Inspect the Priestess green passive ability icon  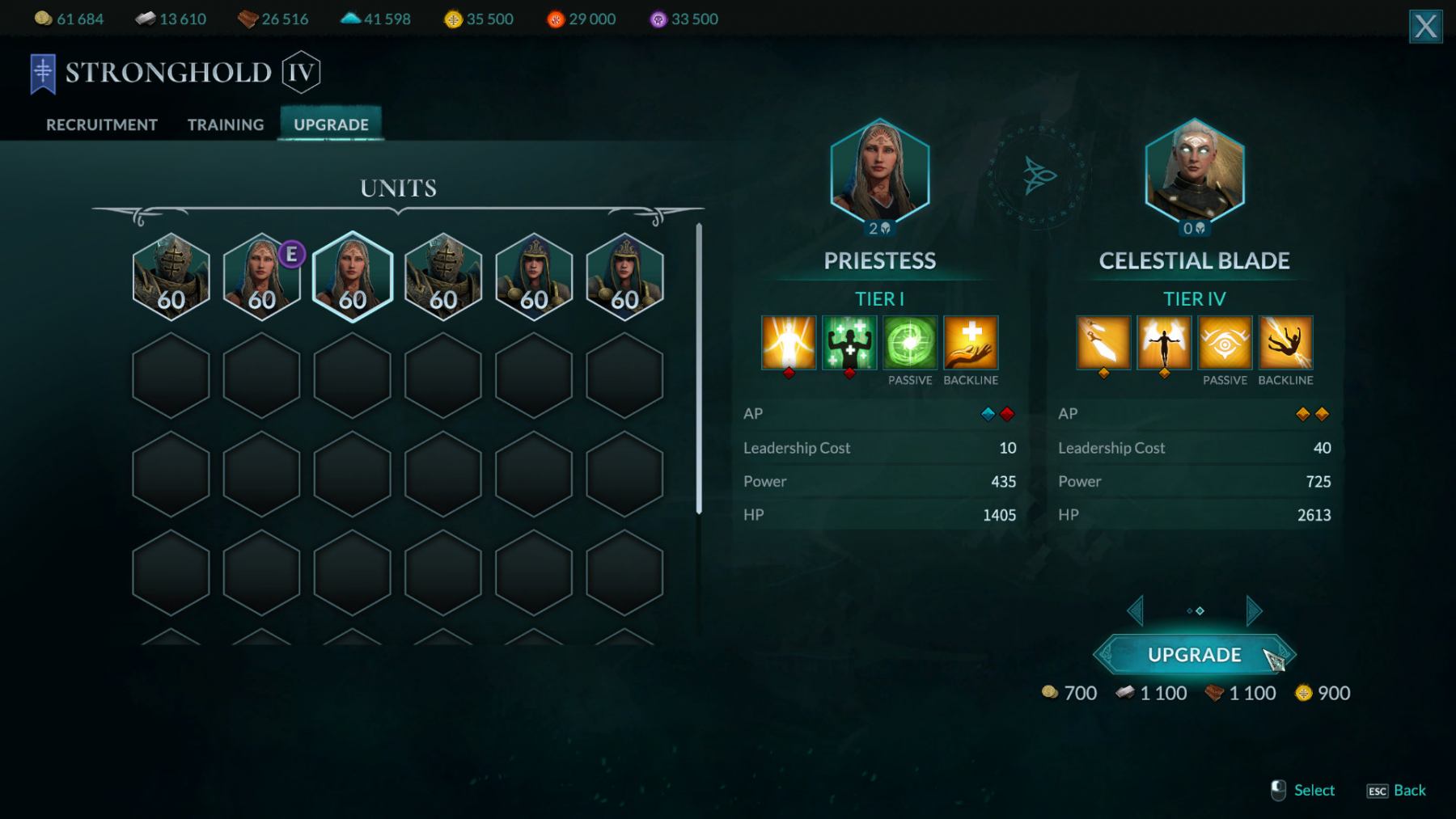(x=910, y=343)
